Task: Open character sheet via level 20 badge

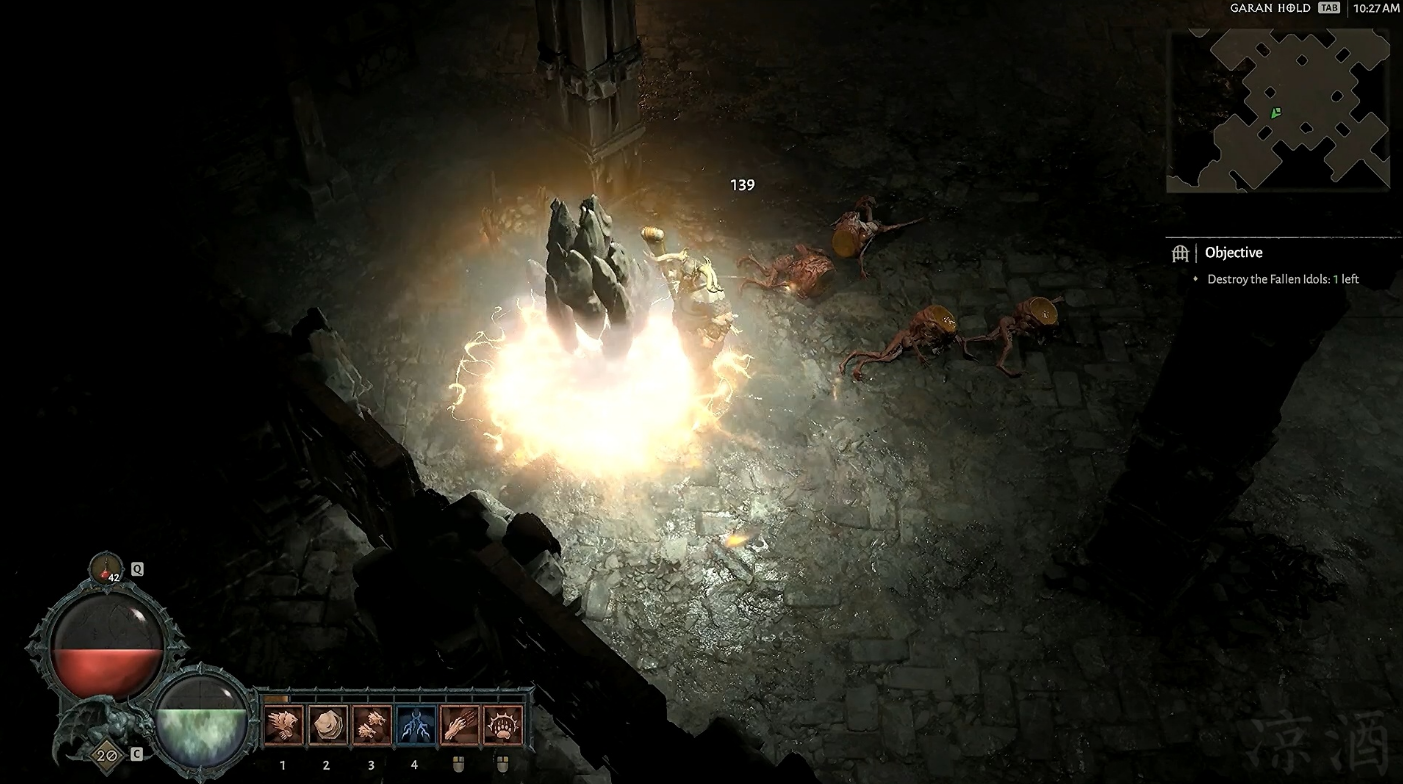Action: click(x=104, y=754)
